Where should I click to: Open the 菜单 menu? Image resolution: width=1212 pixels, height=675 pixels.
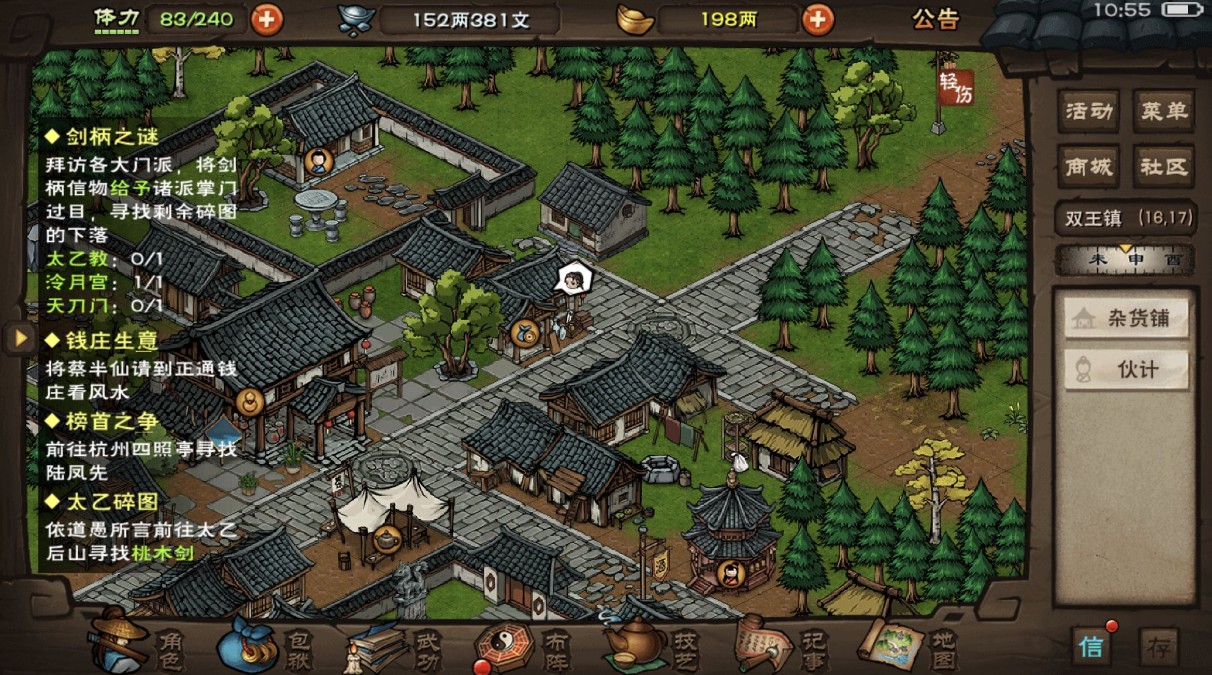click(1162, 112)
